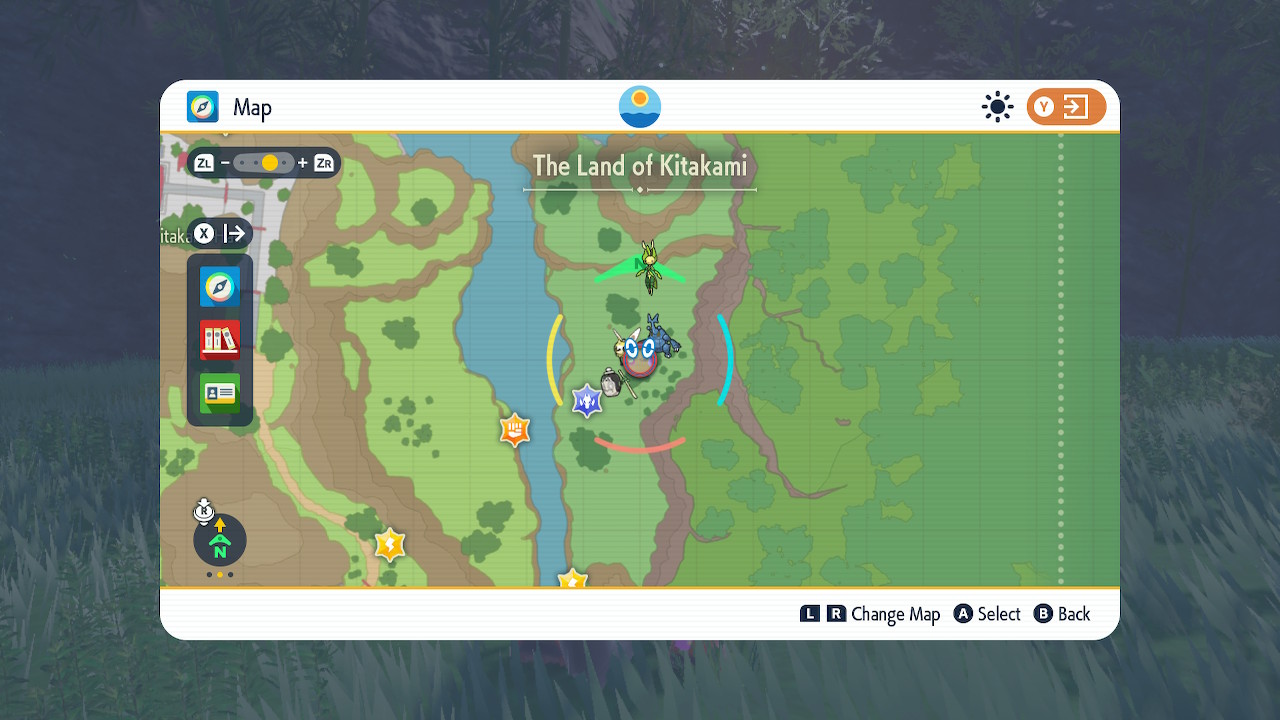Viewport: 1280px width, 720px height.
Task: Click the yellow star at the map bottom
Action: (571, 578)
